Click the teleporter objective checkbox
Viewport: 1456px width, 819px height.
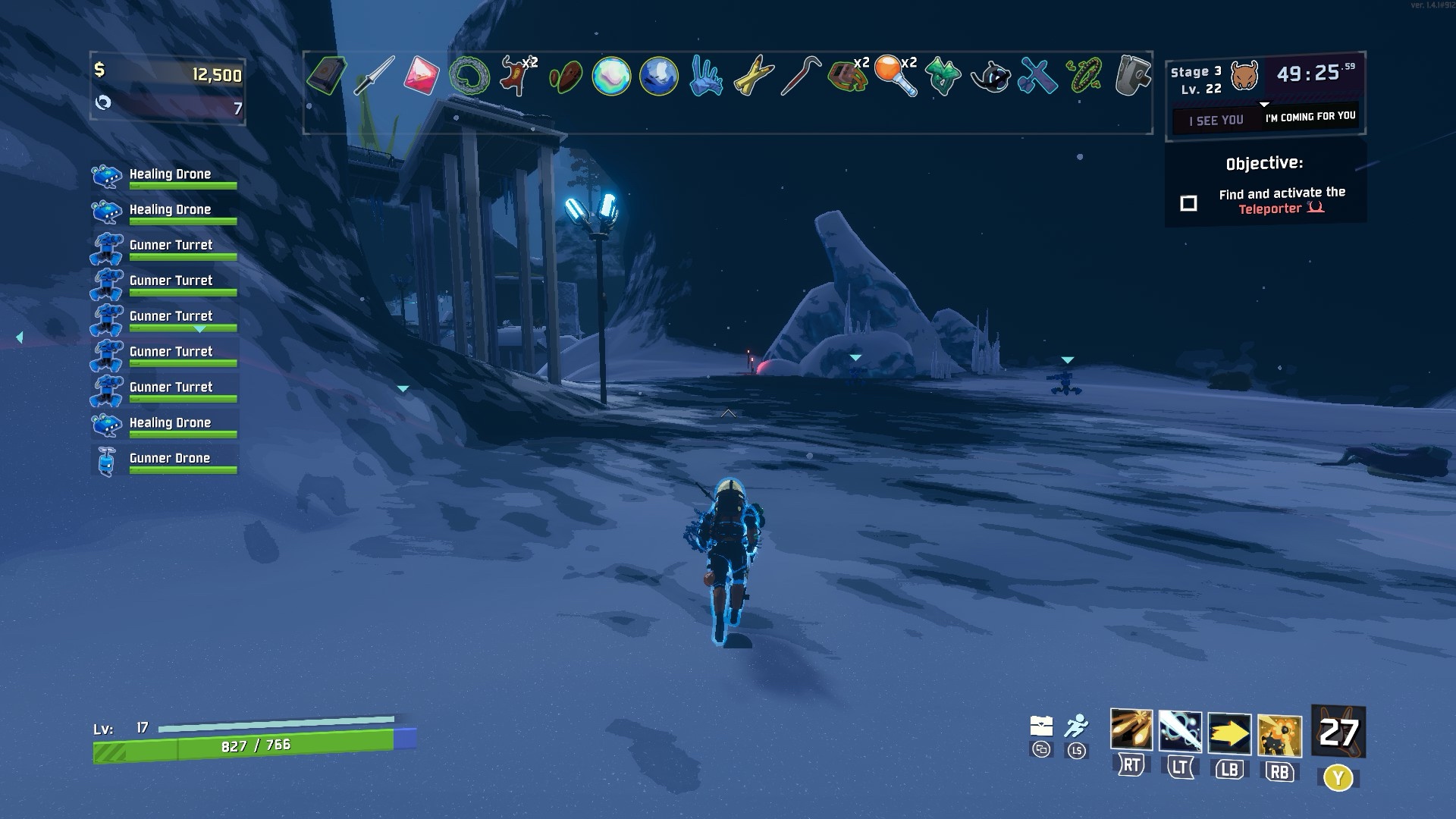pos(1188,203)
